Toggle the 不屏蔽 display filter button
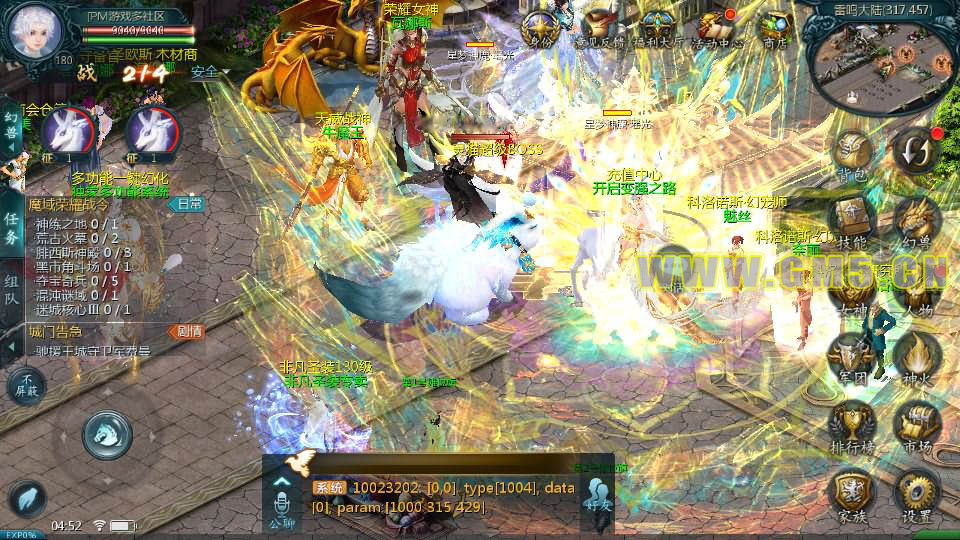Image resolution: width=960 pixels, height=540 pixels. tap(26, 387)
